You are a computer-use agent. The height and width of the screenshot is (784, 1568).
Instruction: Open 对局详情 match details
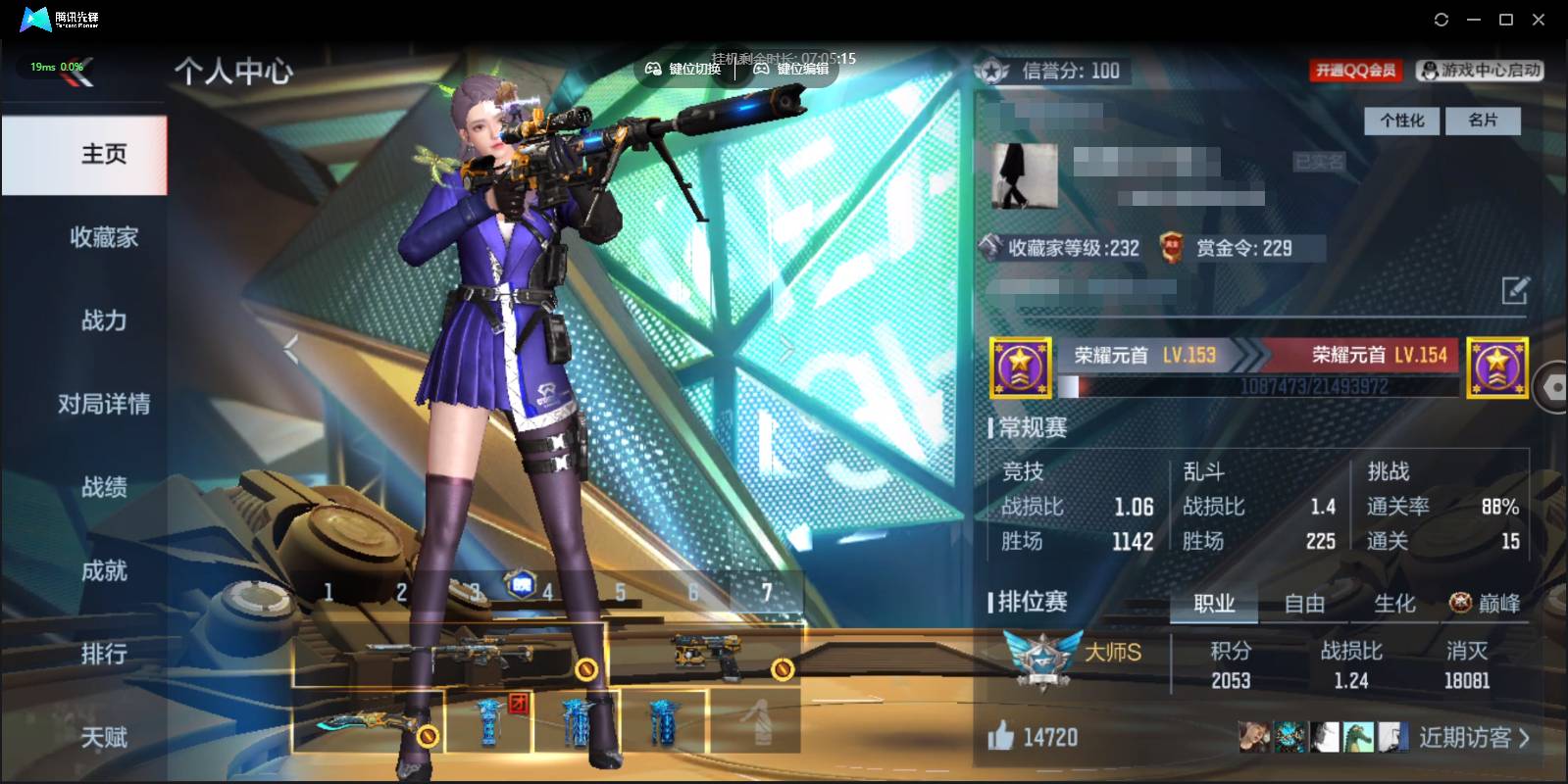pos(103,404)
